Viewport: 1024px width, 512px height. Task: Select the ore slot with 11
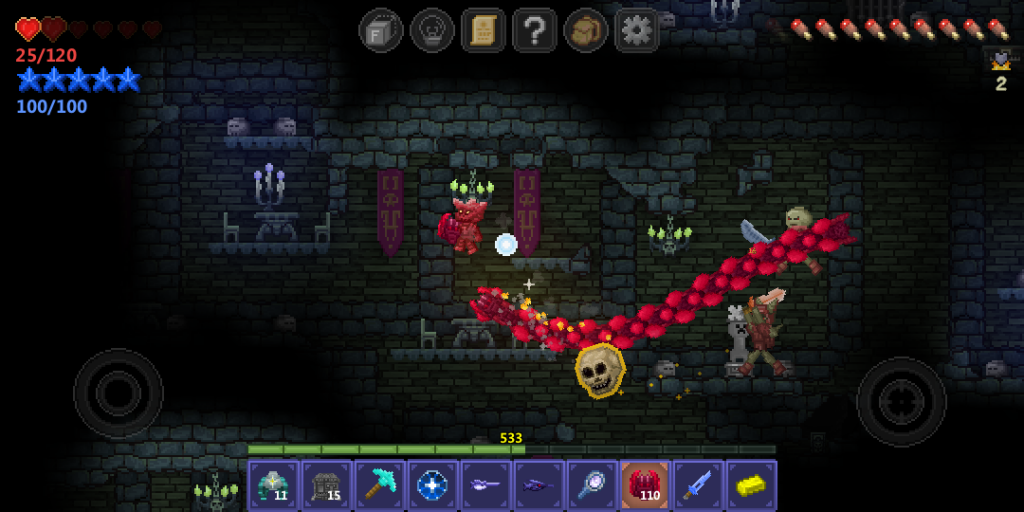pos(273,485)
